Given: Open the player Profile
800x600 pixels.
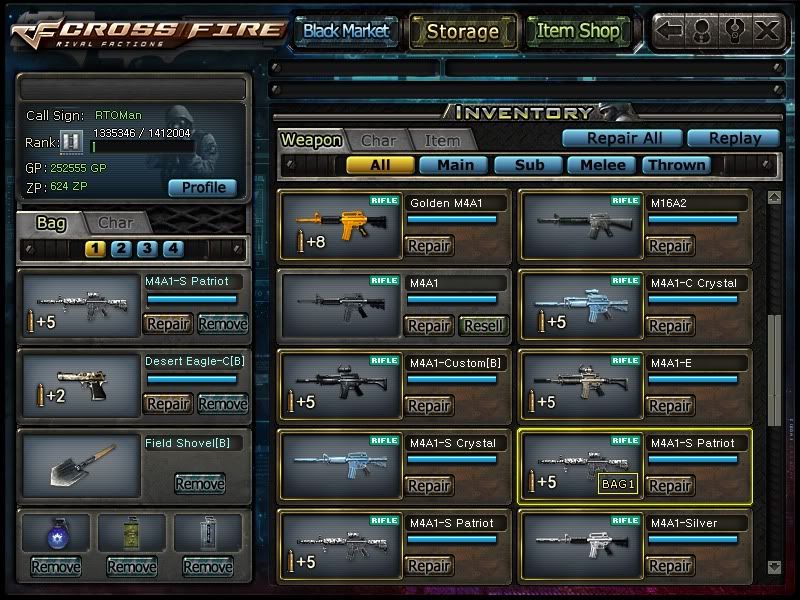Looking at the screenshot, I should pos(203,187).
